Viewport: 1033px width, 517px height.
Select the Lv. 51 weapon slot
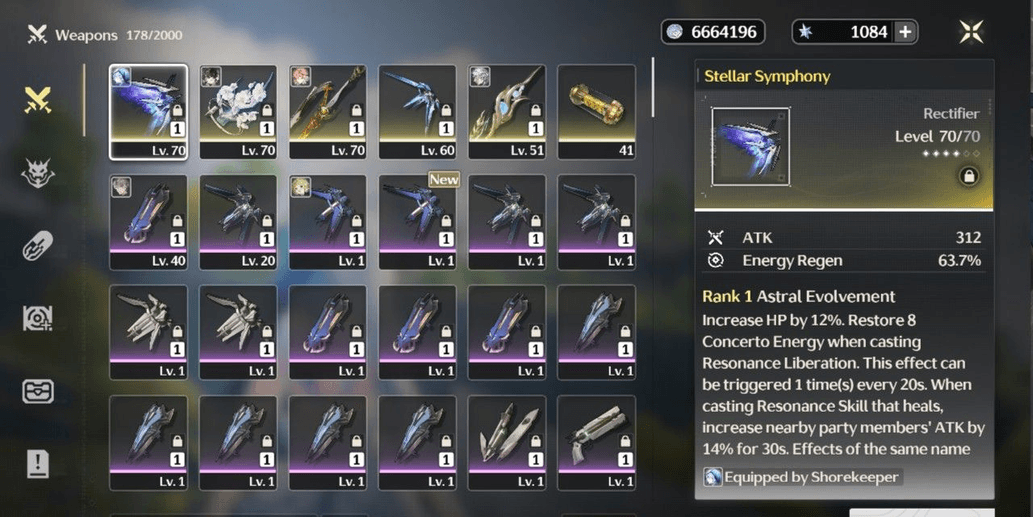click(x=507, y=112)
